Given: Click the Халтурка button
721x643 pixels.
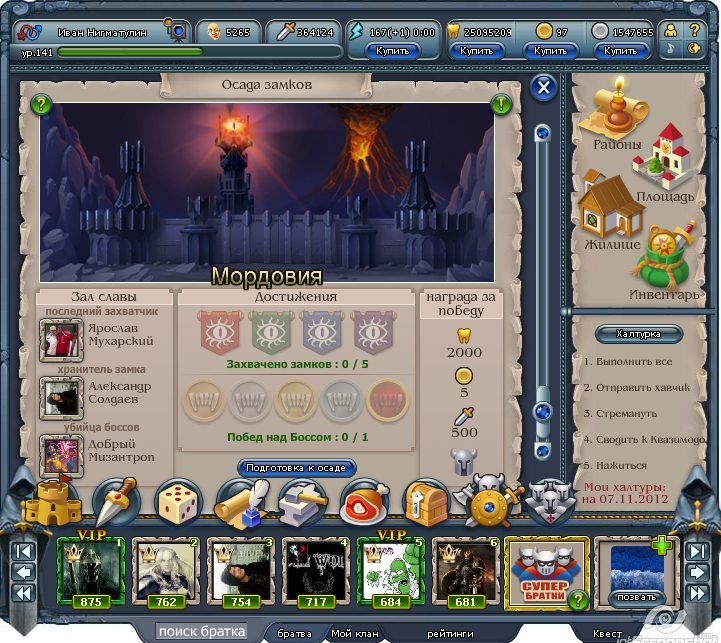Looking at the screenshot, I should [x=639, y=334].
